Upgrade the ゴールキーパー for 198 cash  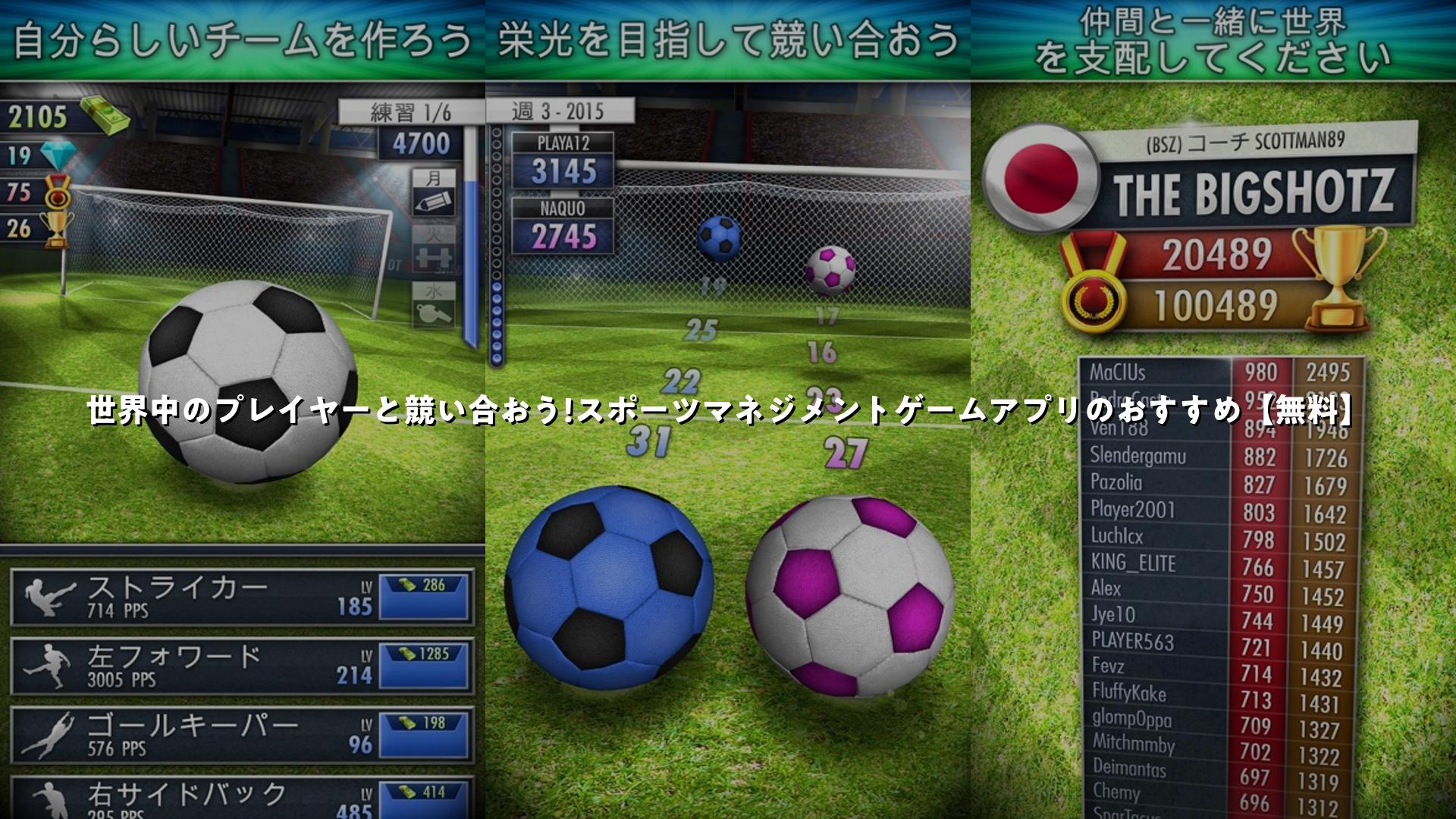tap(424, 734)
